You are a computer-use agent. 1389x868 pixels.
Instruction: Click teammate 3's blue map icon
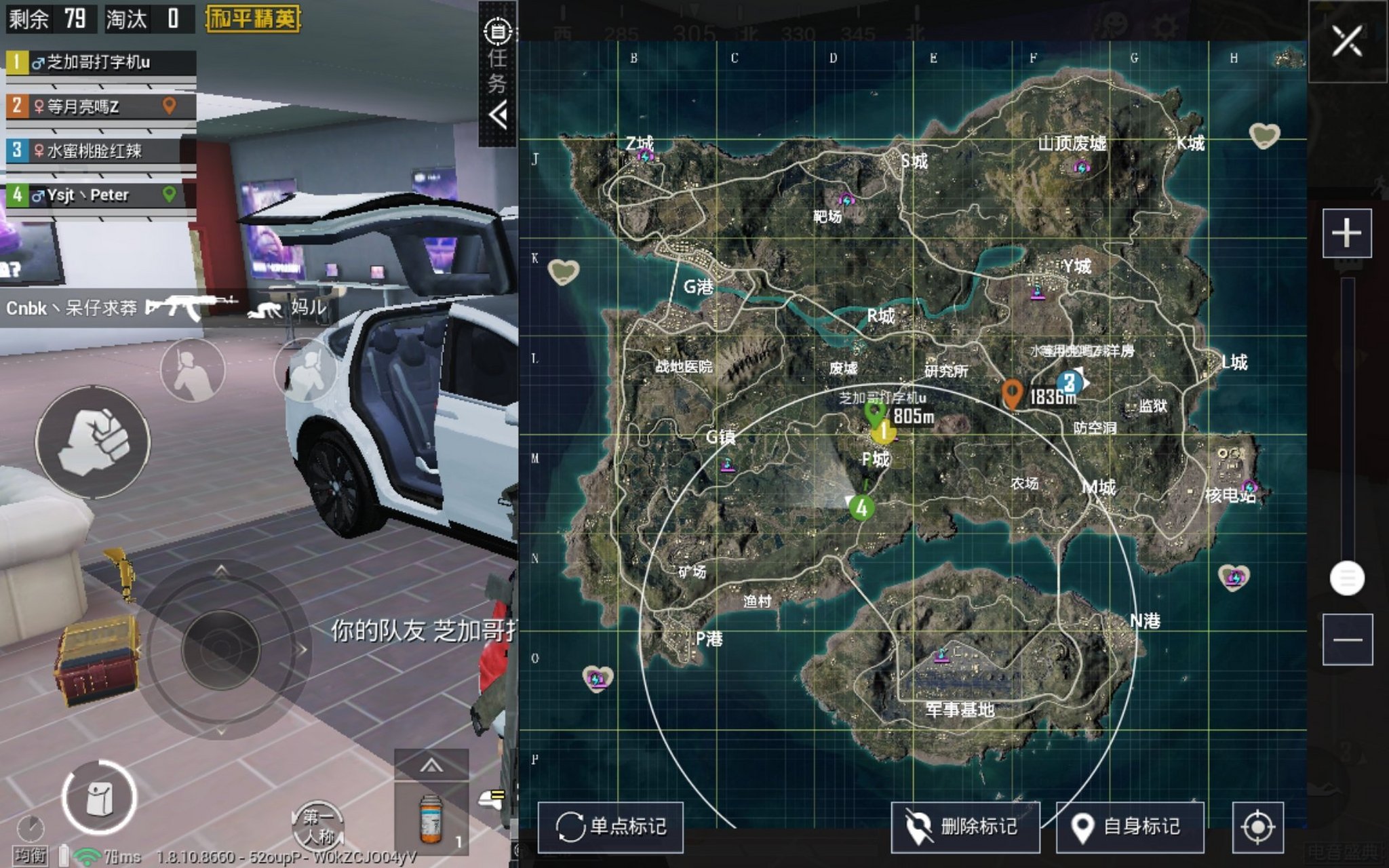[x=1070, y=382]
